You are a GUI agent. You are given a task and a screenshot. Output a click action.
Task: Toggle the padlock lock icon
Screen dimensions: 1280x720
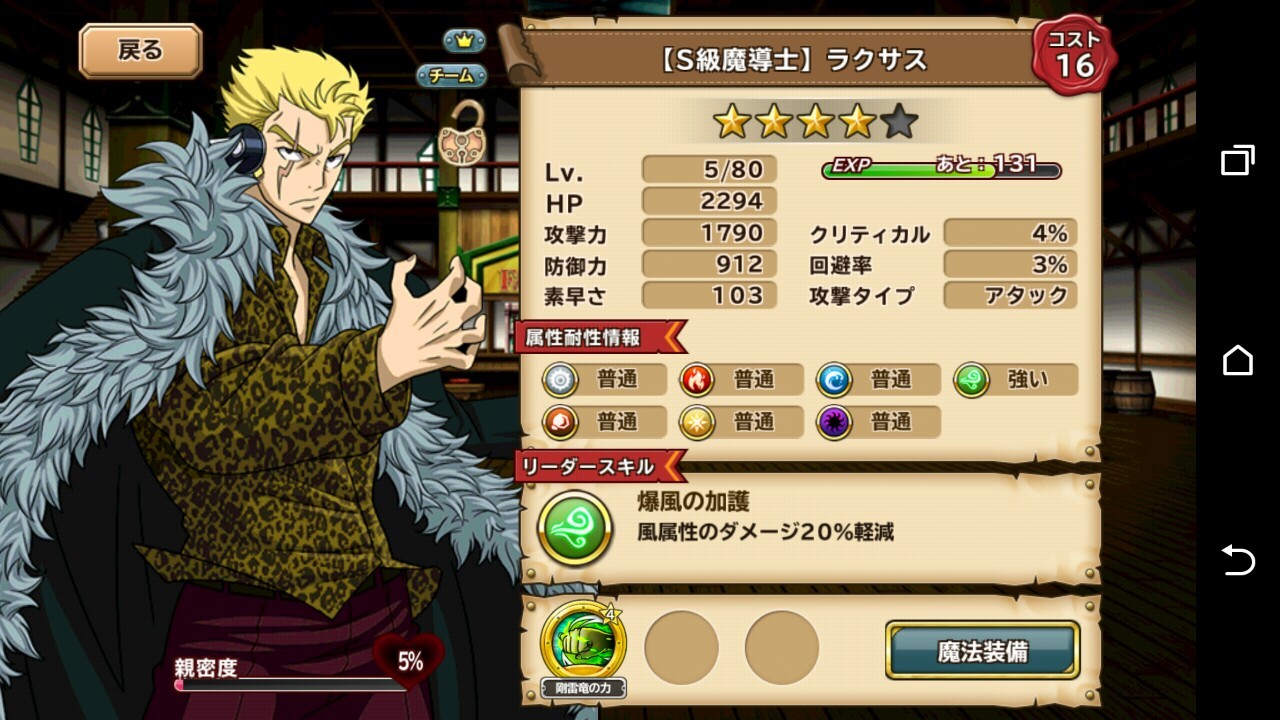pos(460,134)
